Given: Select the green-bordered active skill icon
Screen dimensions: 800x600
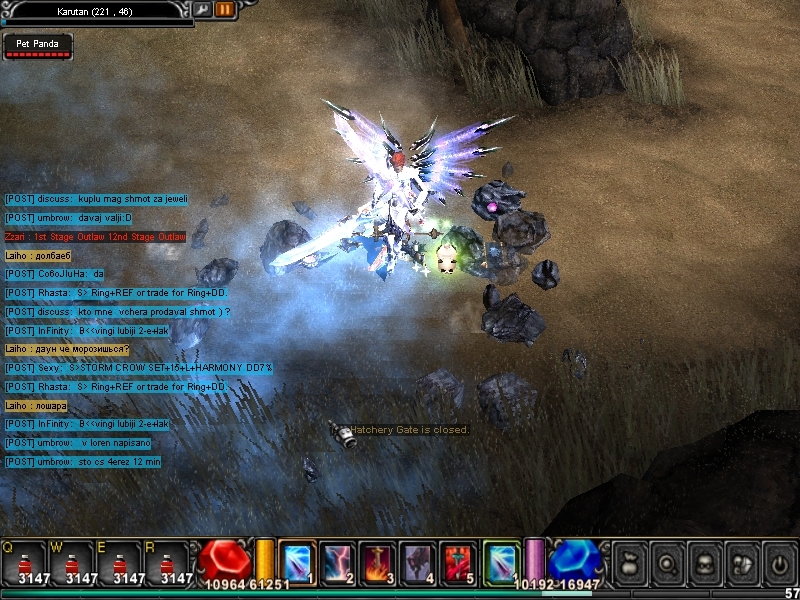Looking at the screenshot, I should 501,561.
